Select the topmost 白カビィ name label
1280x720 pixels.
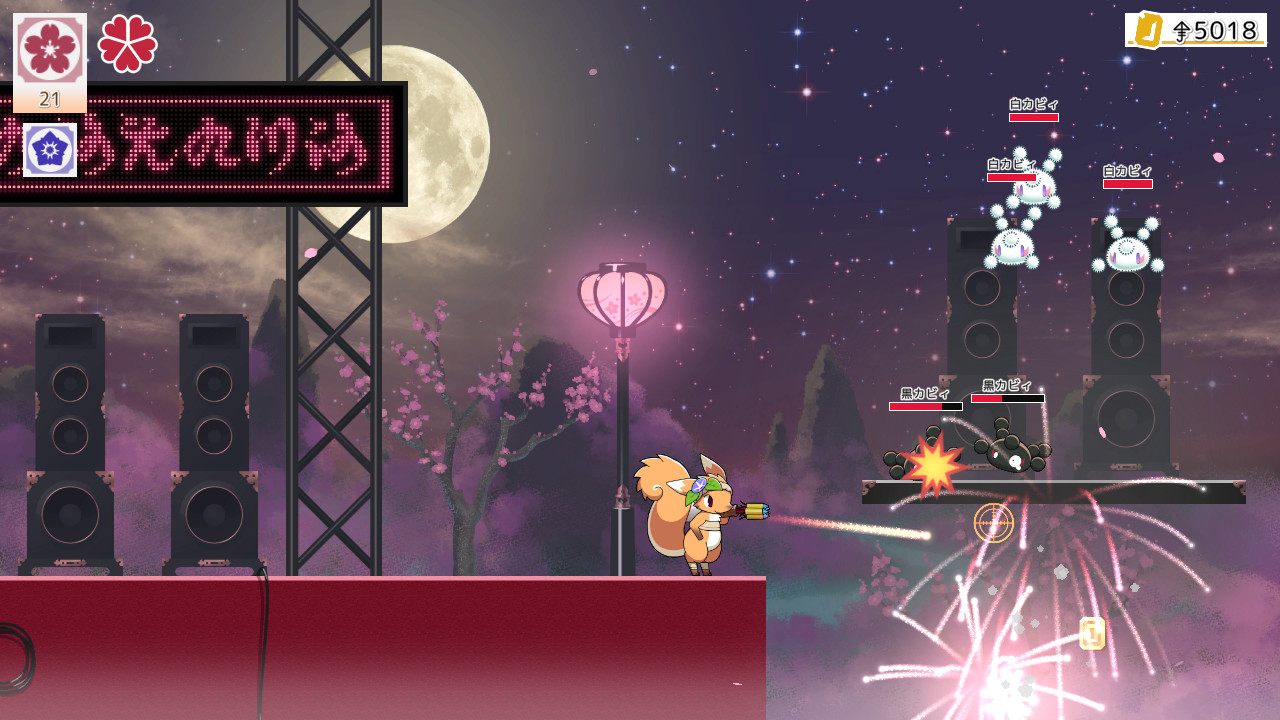[x=1031, y=104]
